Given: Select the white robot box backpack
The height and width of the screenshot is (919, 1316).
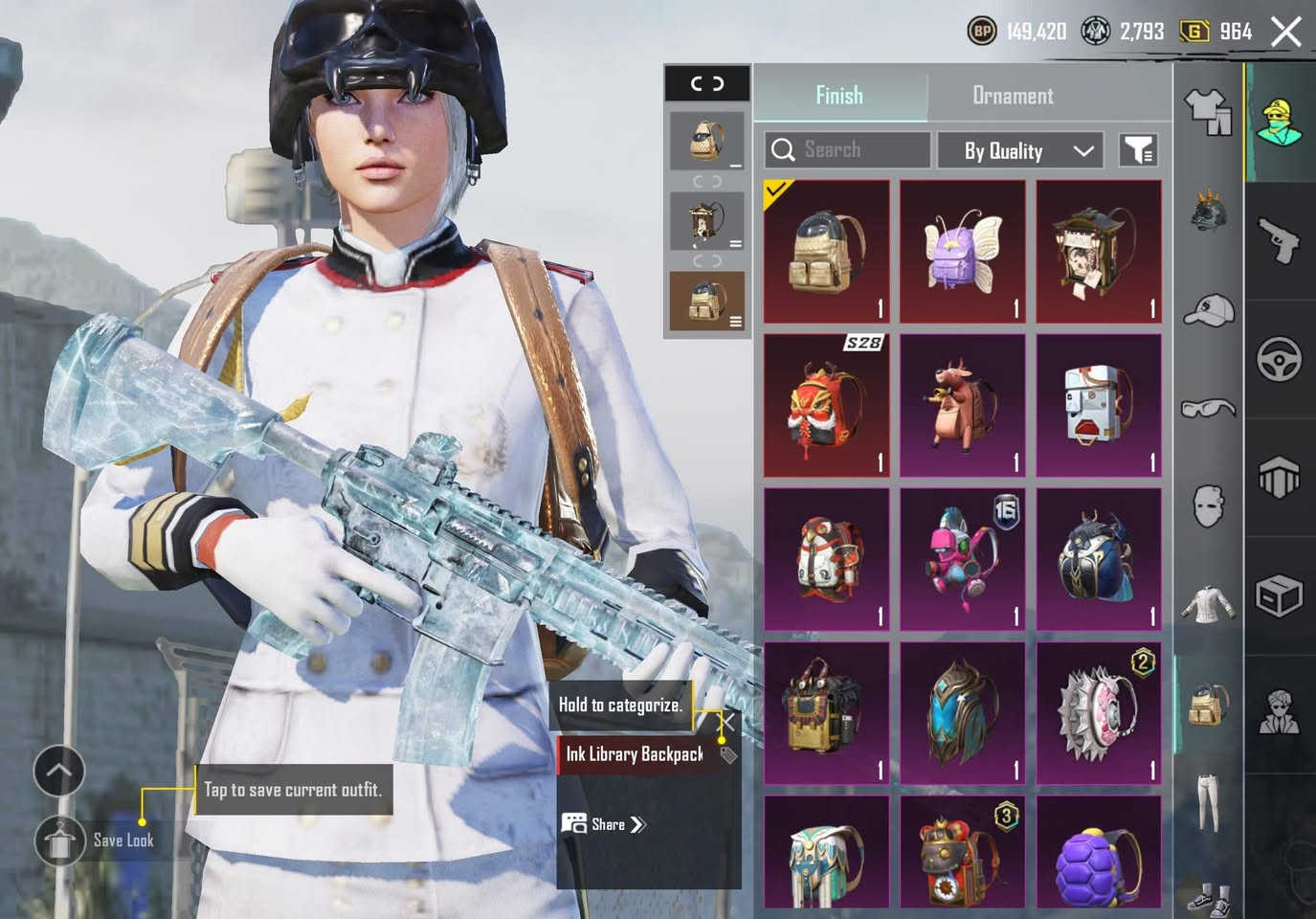Looking at the screenshot, I should [x=1099, y=406].
